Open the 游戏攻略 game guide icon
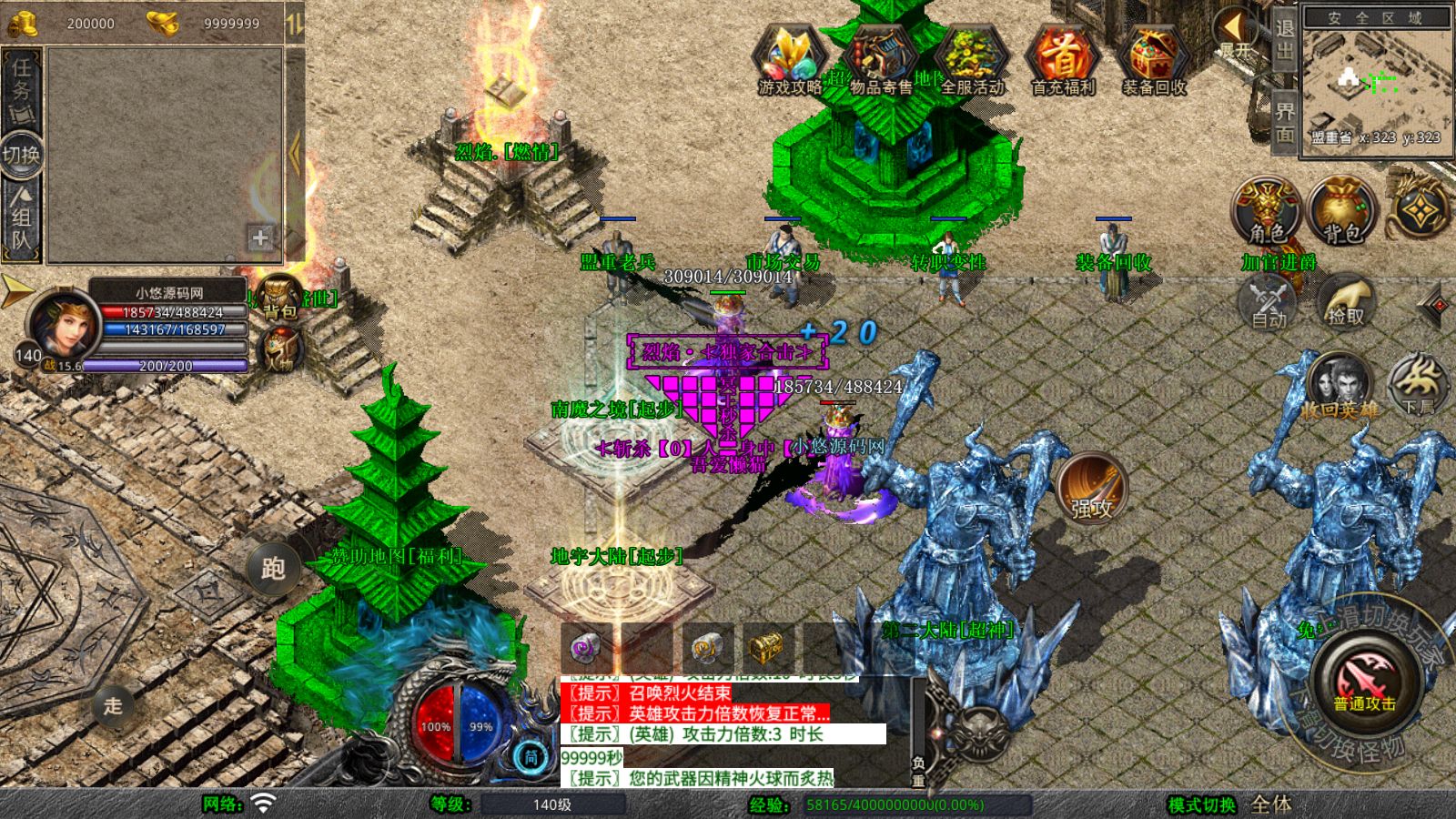Viewport: 1456px width, 819px height. click(789, 61)
